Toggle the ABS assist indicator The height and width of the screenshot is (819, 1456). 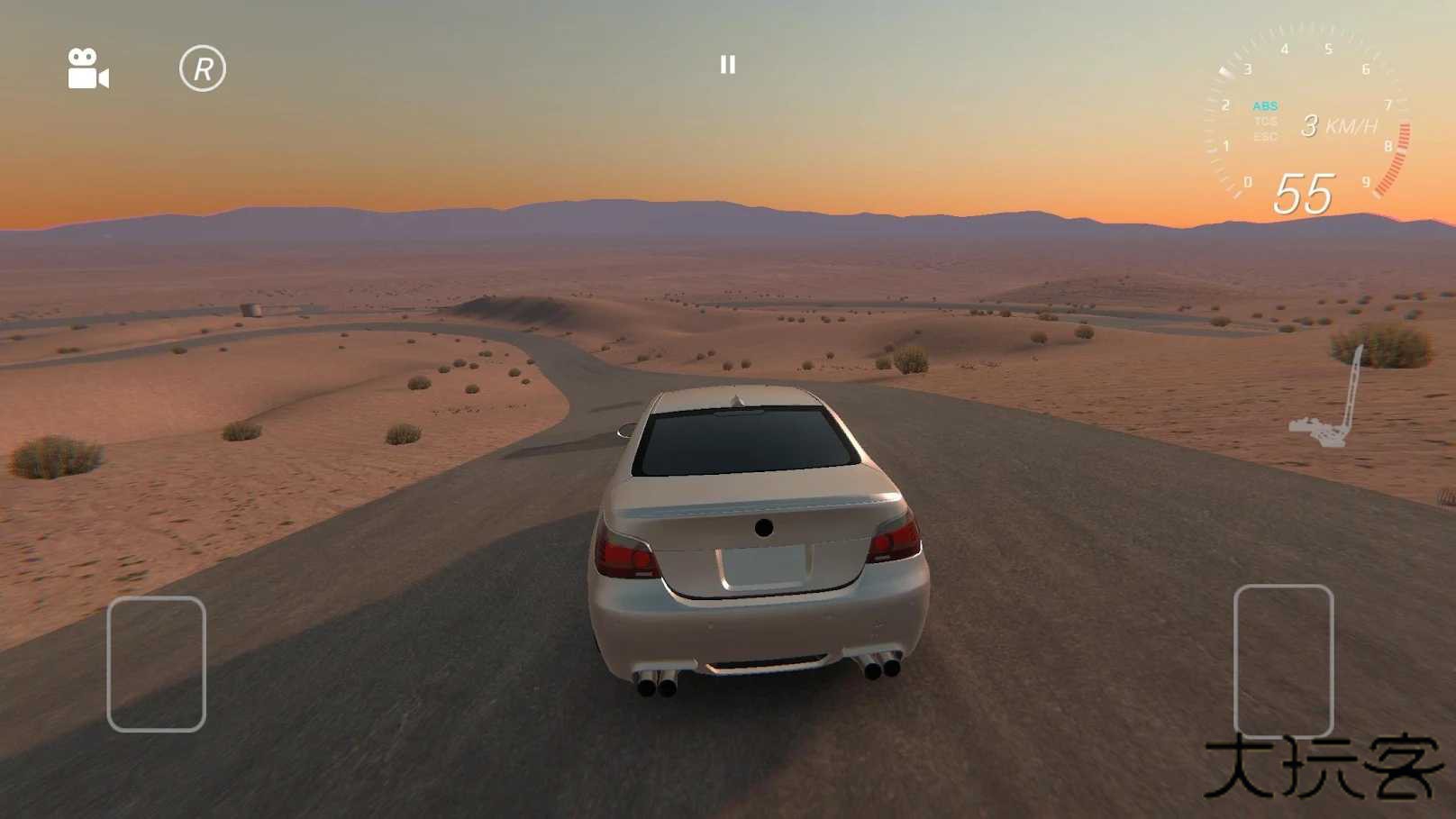1266,105
